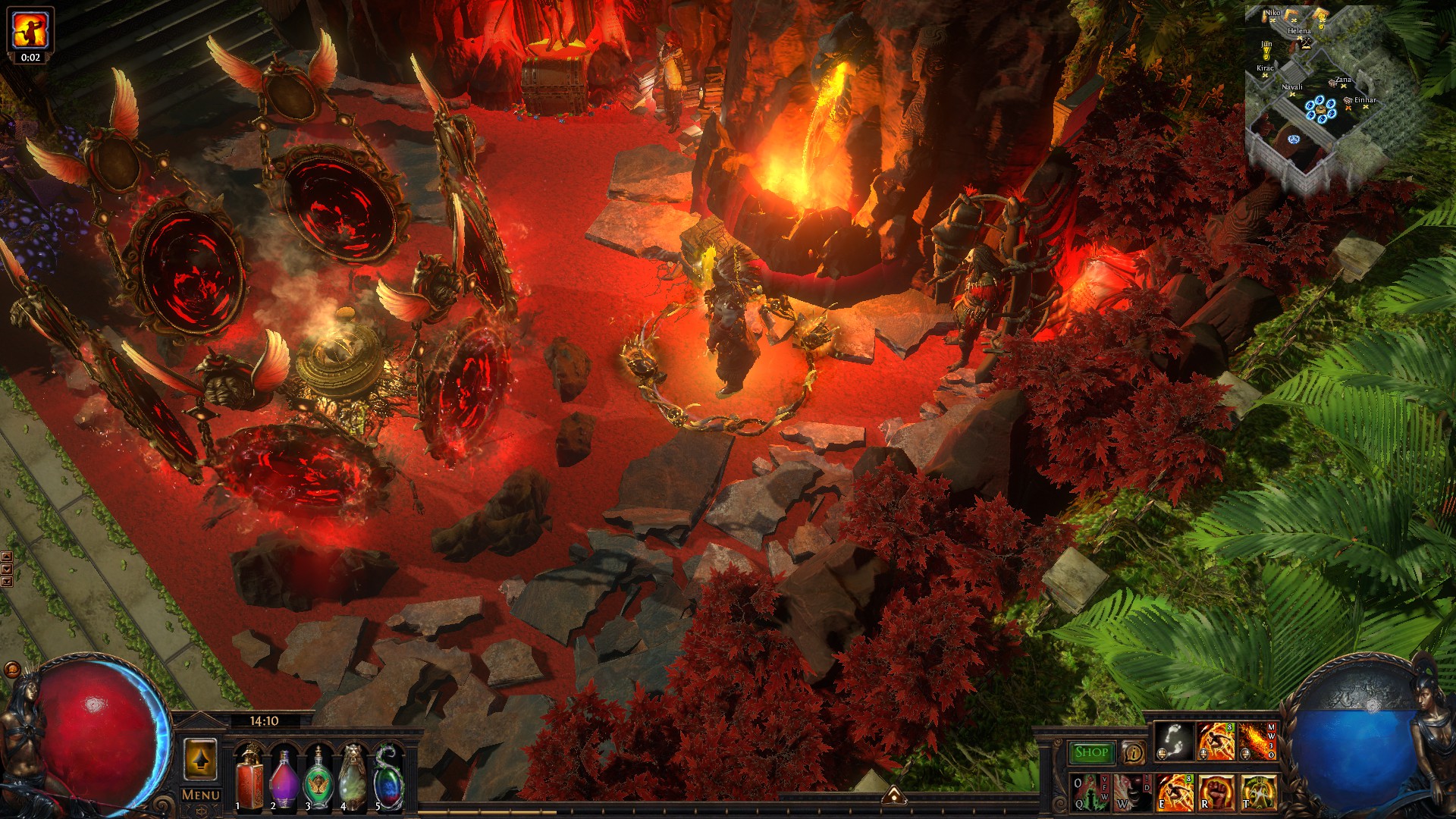Screen dimensions: 1456x819
Task: Activate the green figure skill on Q
Action: (x=1090, y=792)
